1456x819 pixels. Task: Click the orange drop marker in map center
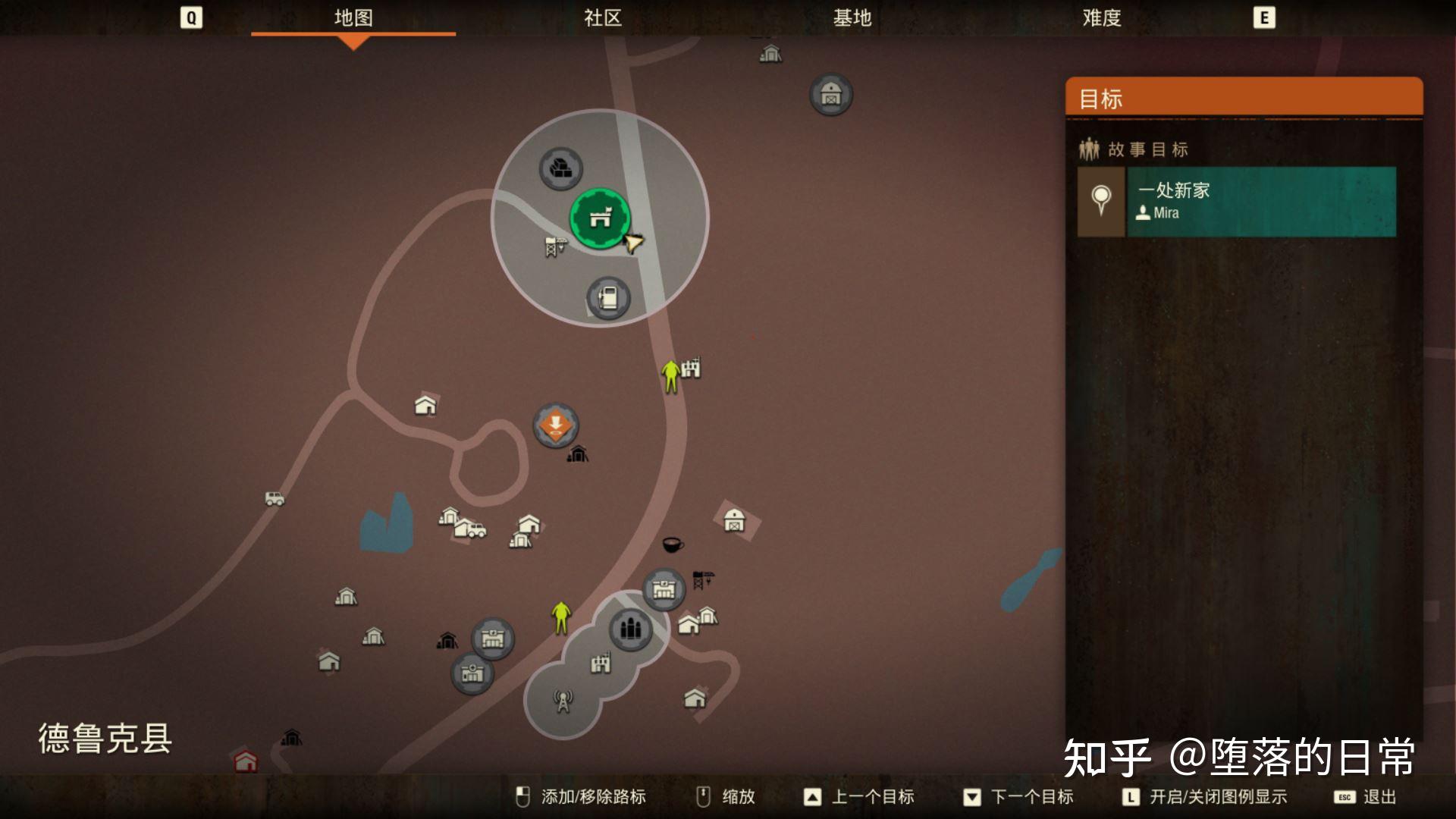pos(556,425)
